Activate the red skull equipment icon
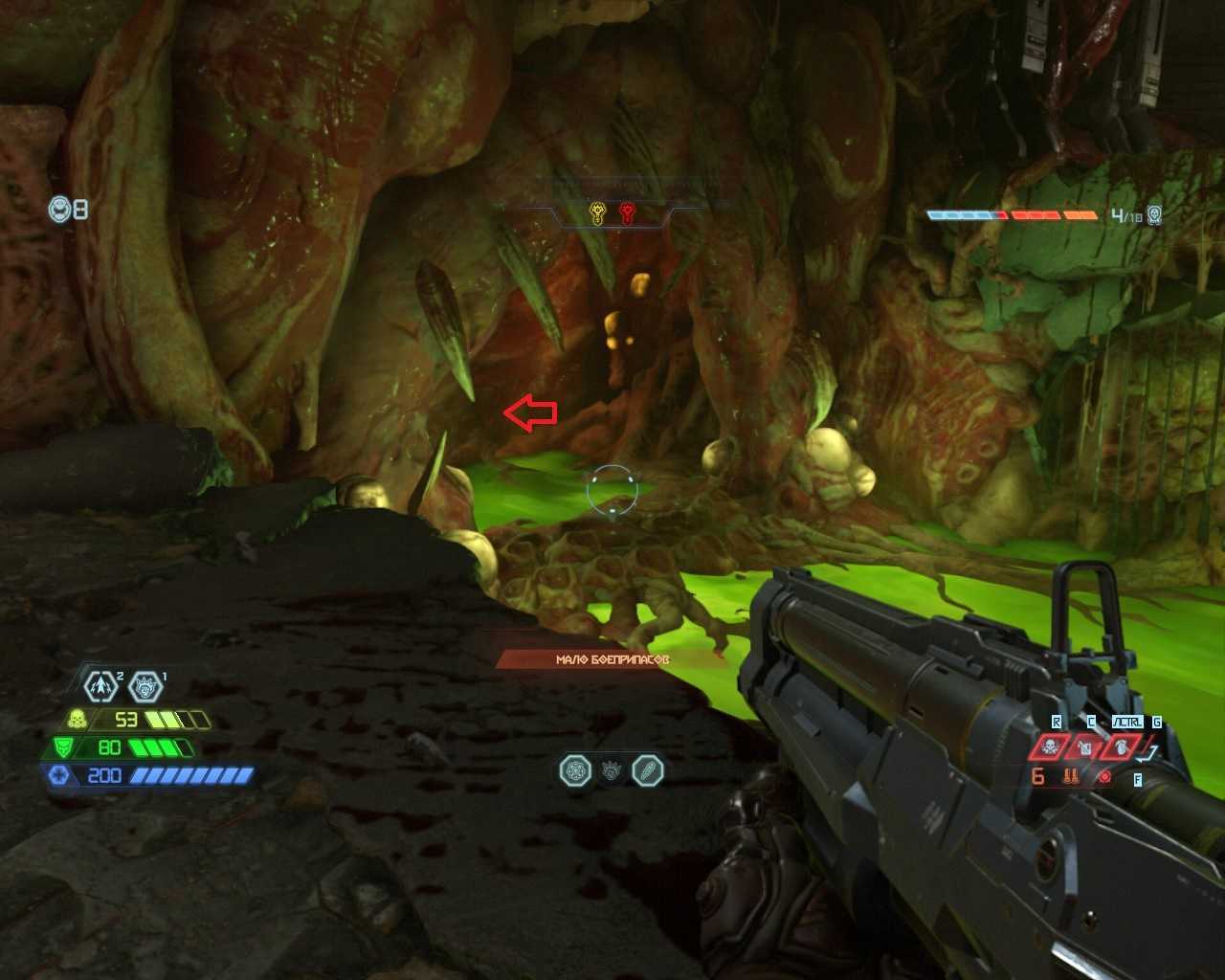Image resolution: width=1225 pixels, height=980 pixels. (x=1048, y=746)
